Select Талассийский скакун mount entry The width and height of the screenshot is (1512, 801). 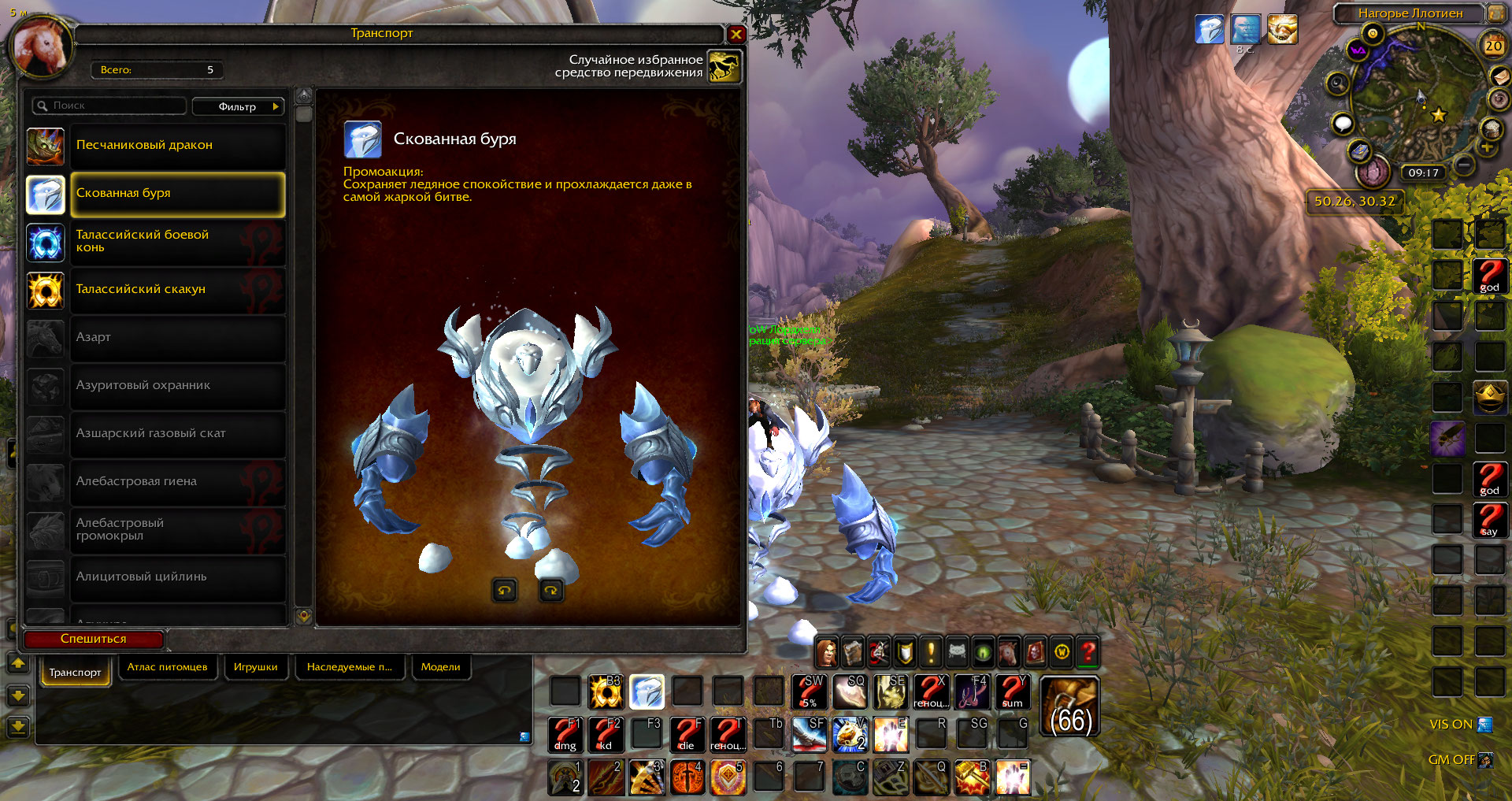[x=177, y=289]
